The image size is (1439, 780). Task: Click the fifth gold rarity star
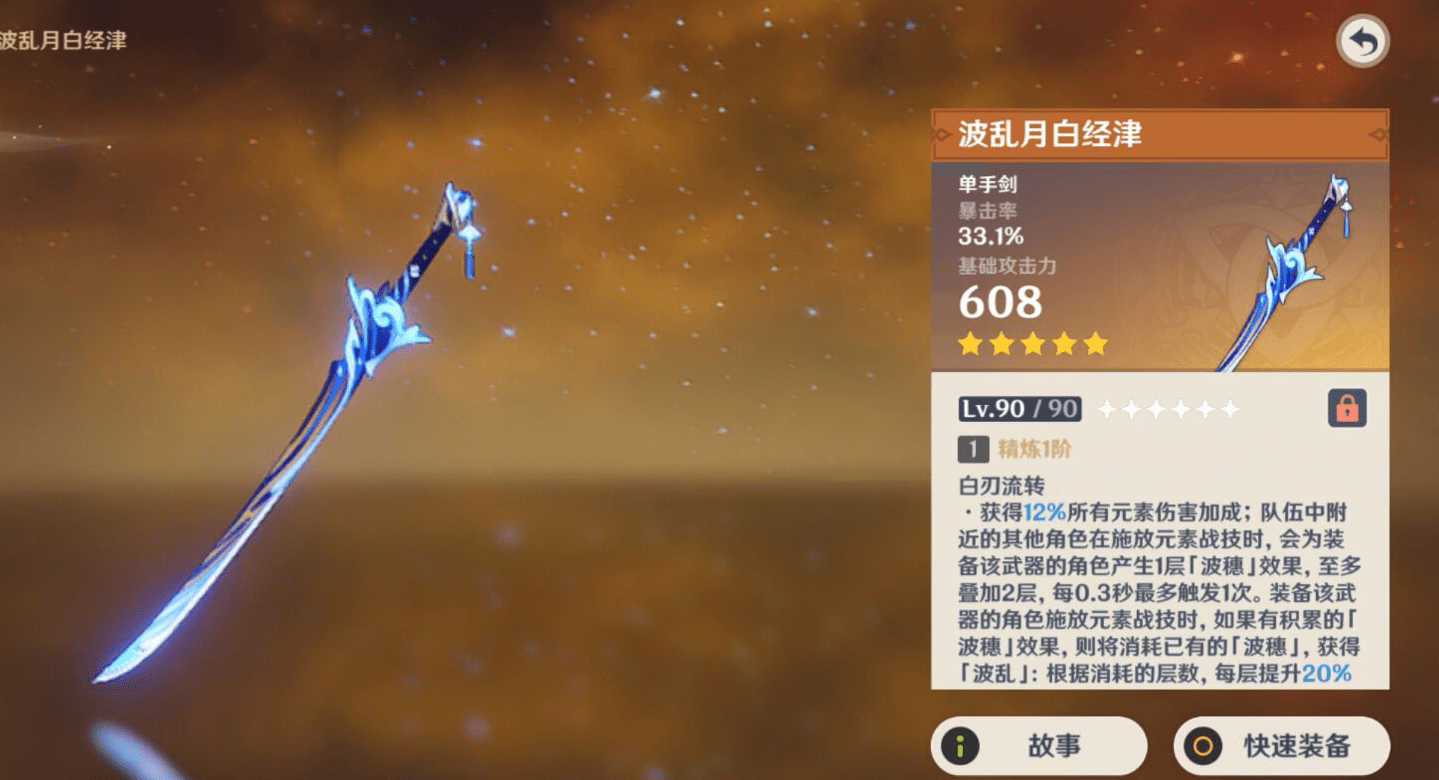tap(1098, 344)
